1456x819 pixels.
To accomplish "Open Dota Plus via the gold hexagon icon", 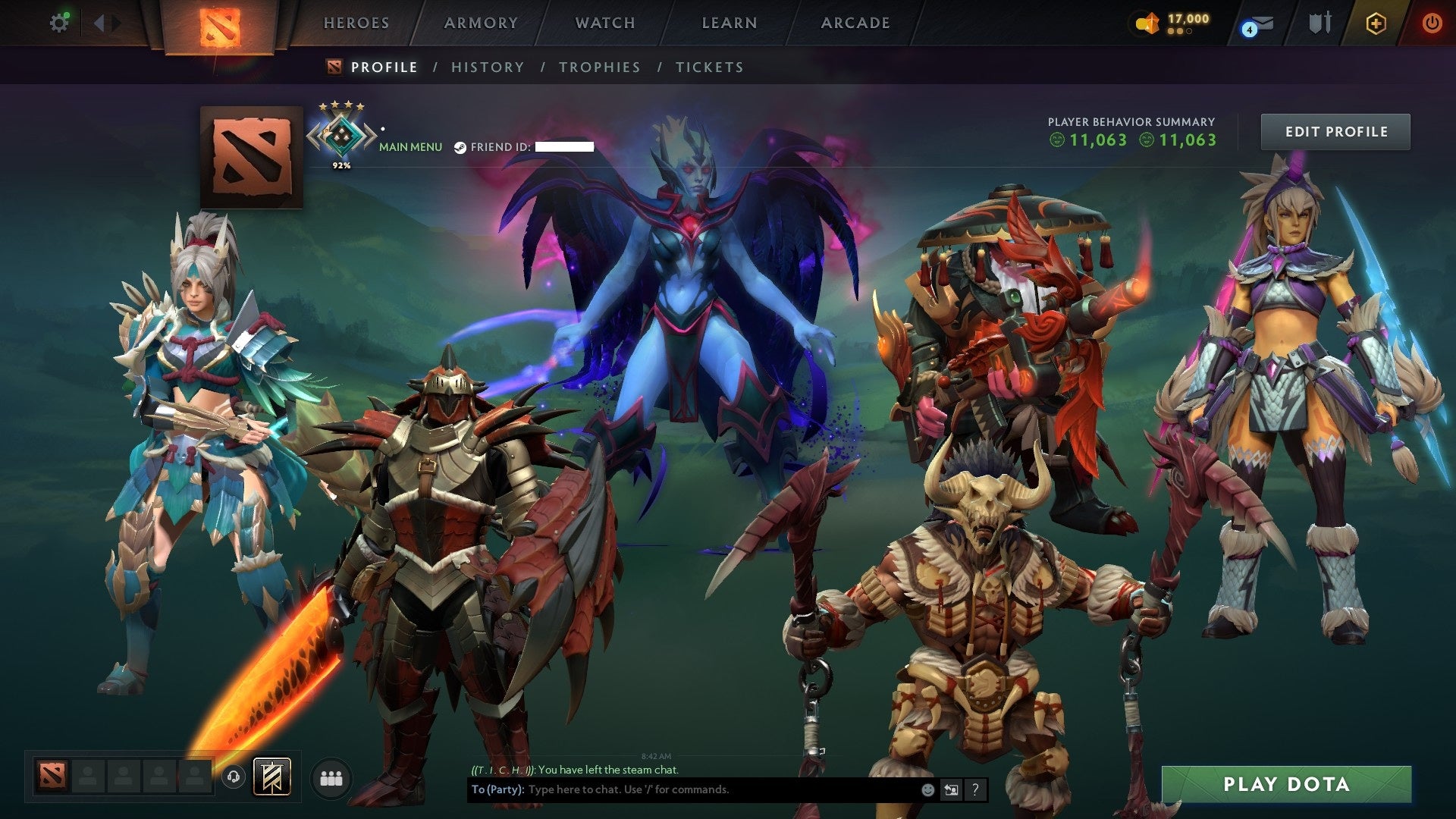I will 1376,24.
